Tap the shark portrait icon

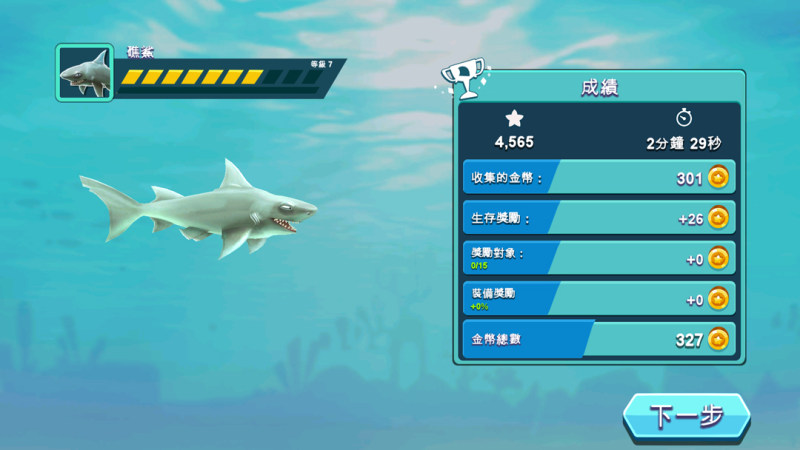[x=84, y=73]
